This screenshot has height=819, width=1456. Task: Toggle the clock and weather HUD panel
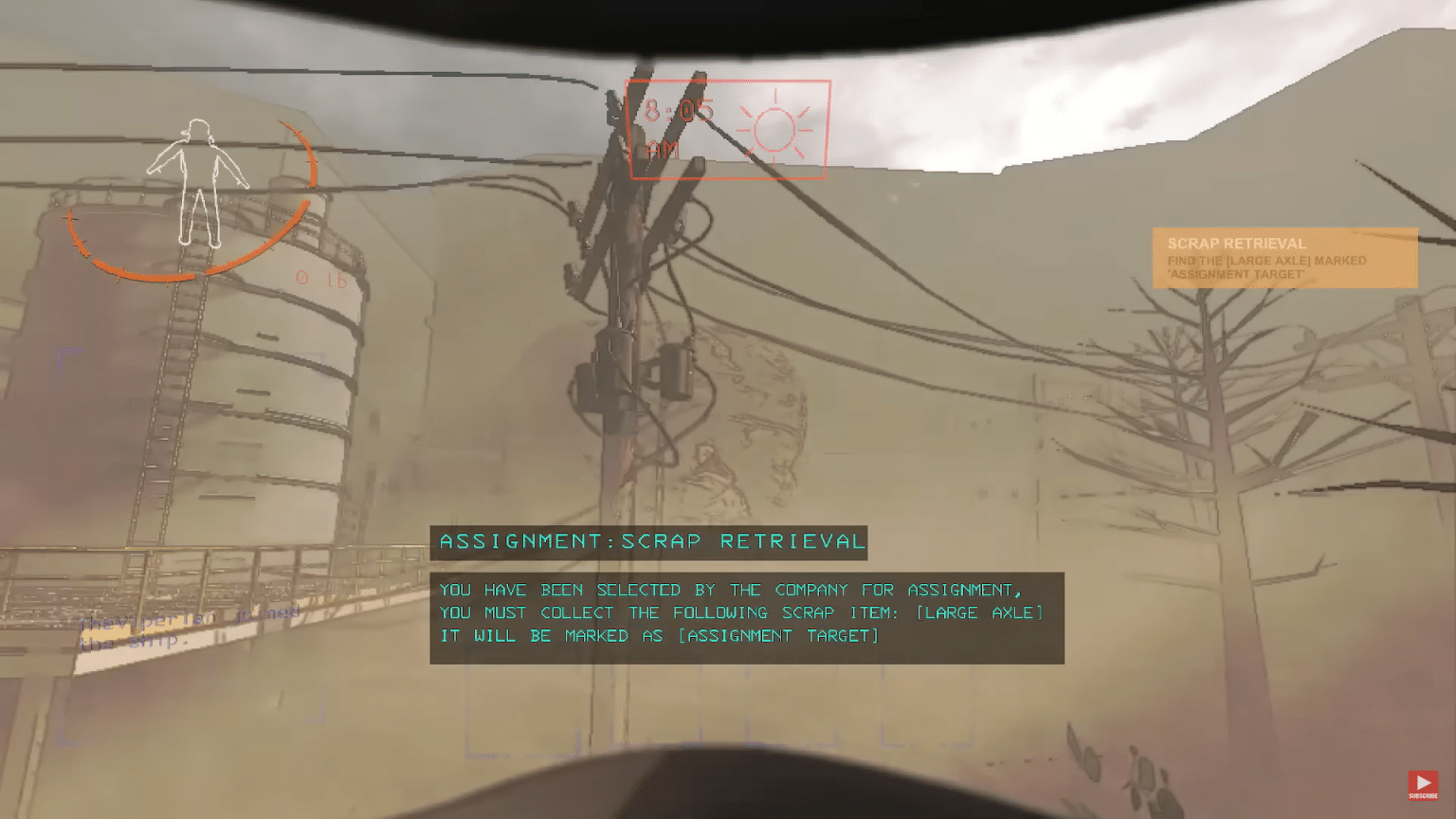[728, 129]
